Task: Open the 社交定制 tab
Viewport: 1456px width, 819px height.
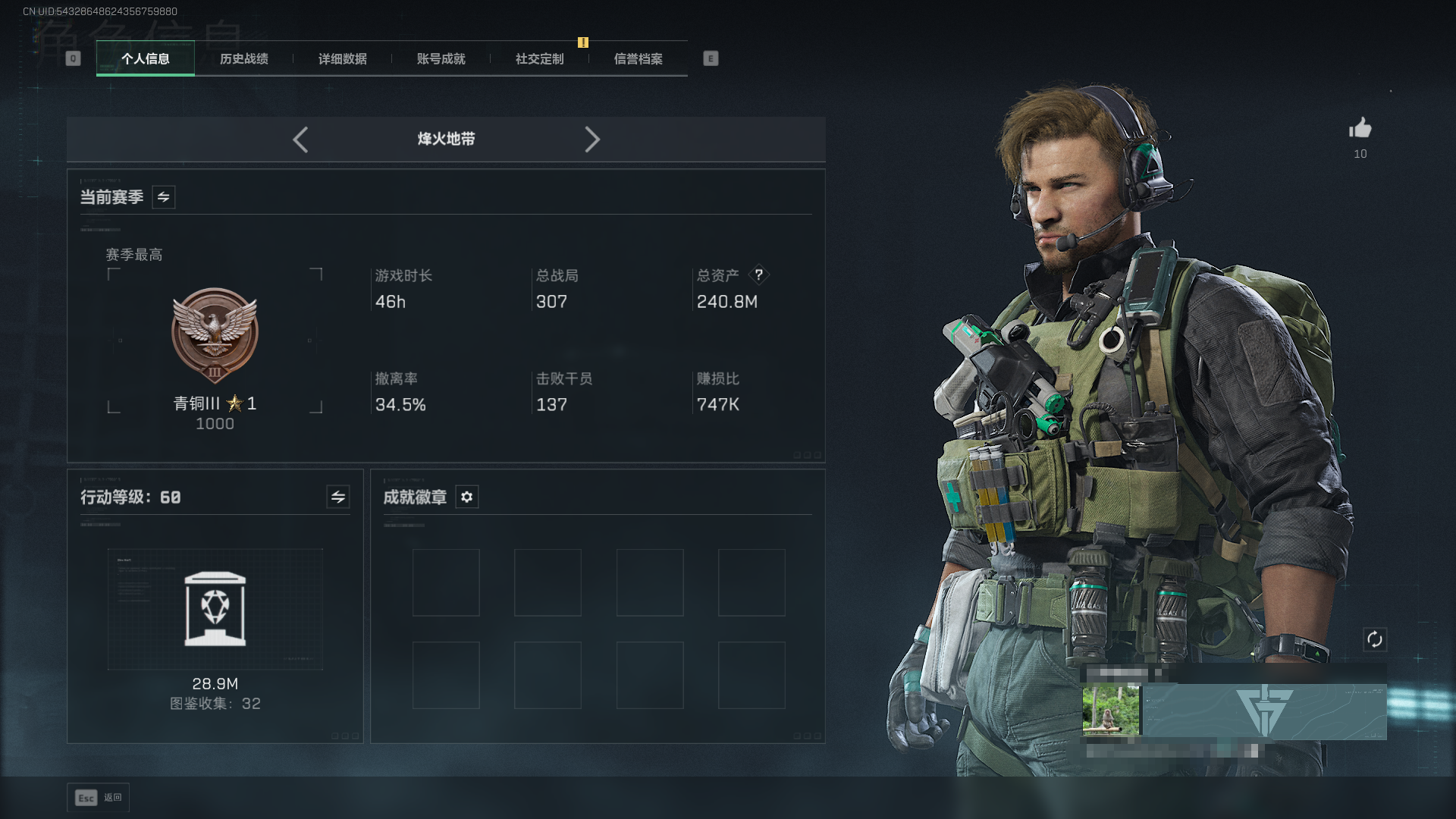Action: [x=539, y=58]
